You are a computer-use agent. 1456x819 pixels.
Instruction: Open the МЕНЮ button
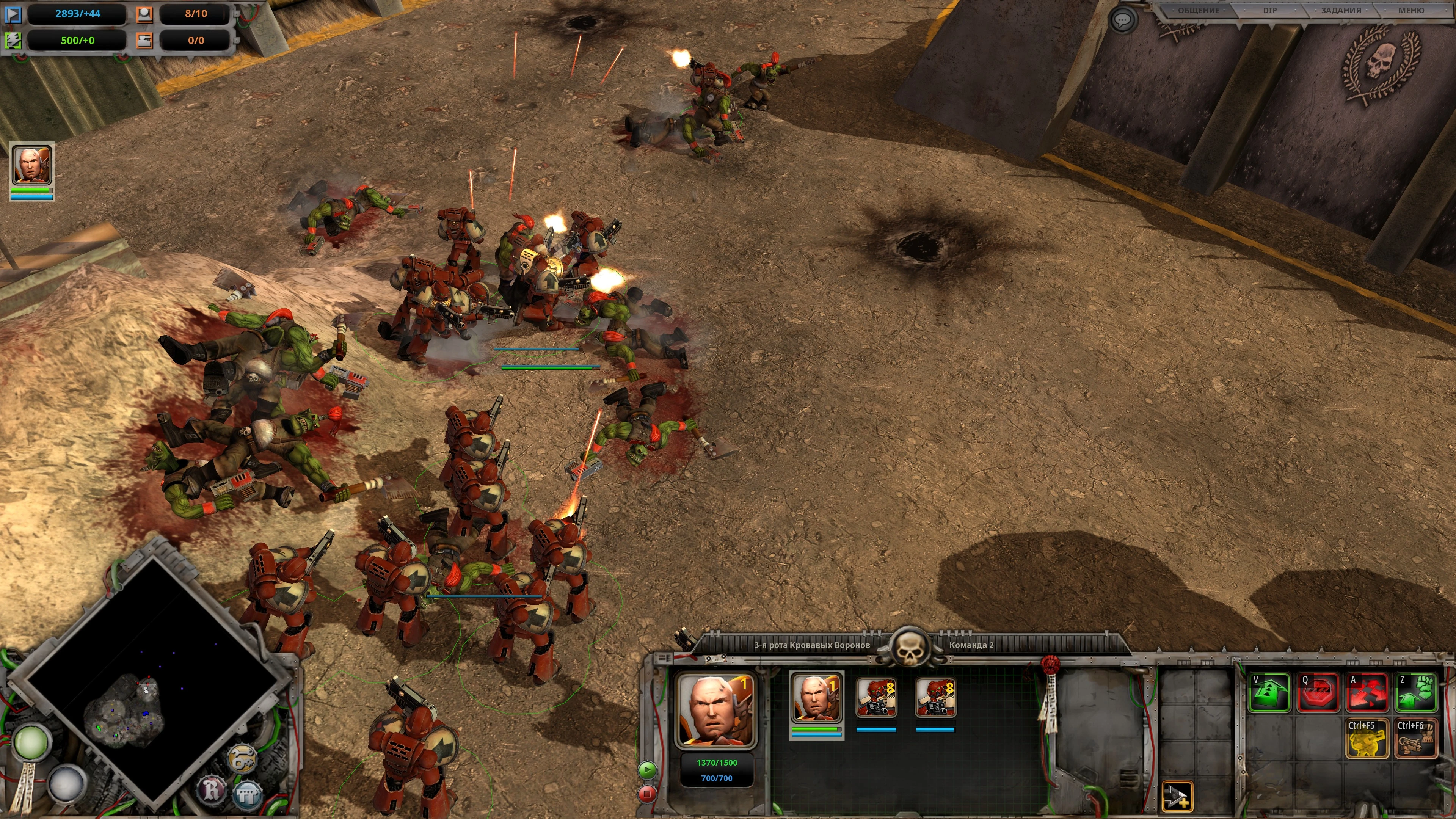pos(1411,11)
